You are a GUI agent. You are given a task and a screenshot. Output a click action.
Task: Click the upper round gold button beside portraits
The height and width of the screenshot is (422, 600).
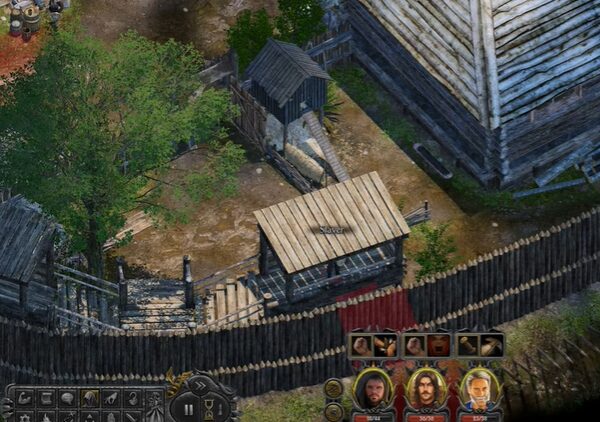pos(334,388)
